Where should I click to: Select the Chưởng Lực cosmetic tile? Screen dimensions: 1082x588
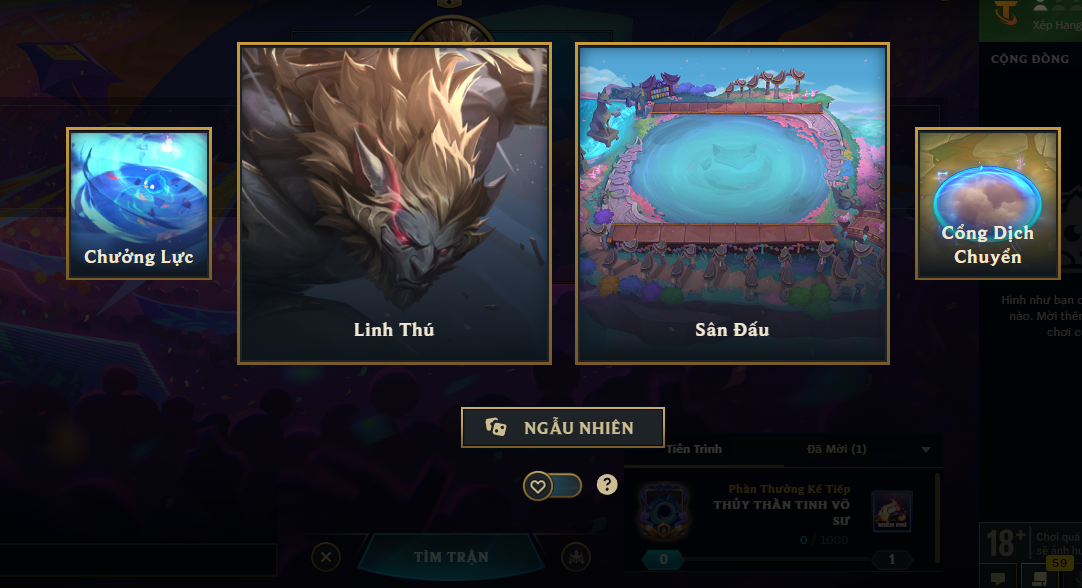139,203
